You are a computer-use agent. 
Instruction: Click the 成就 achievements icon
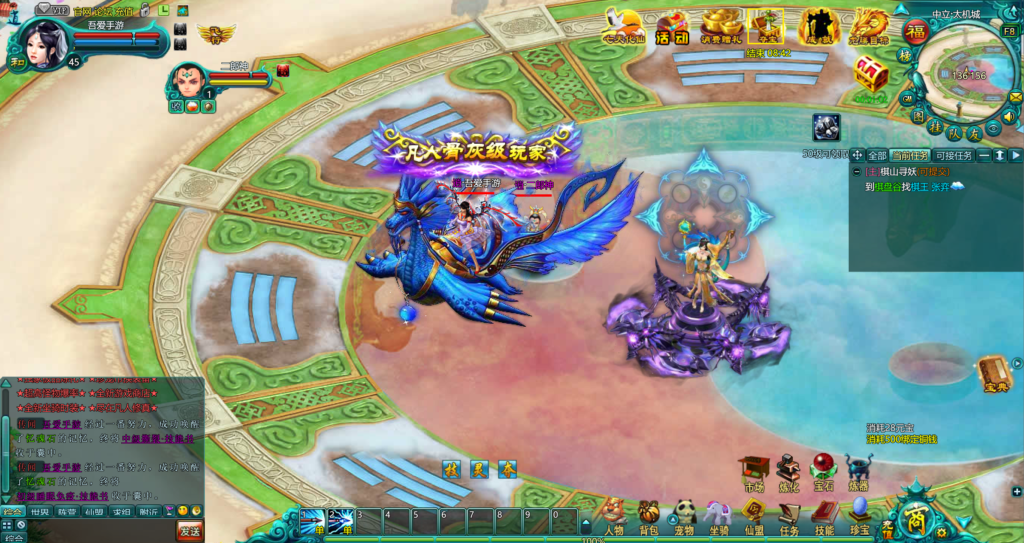817,27
